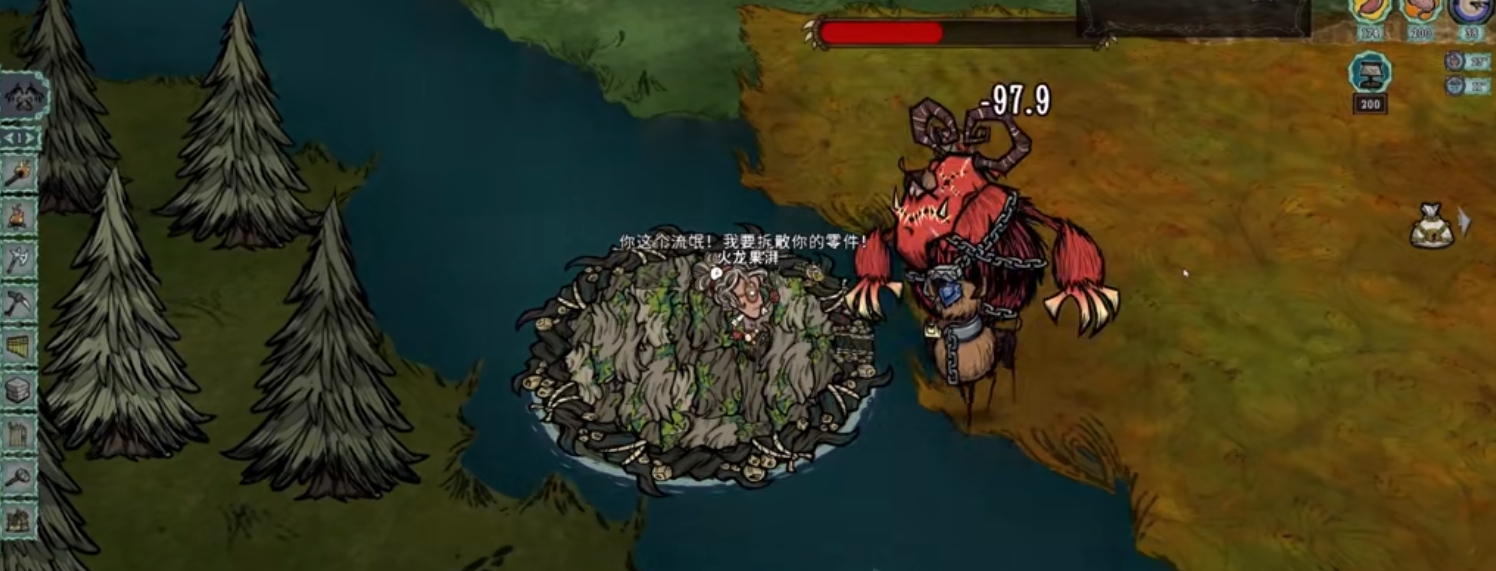Pick the gray stone block recipe
Screen dimensions: 1496x571
click(x=19, y=390)
